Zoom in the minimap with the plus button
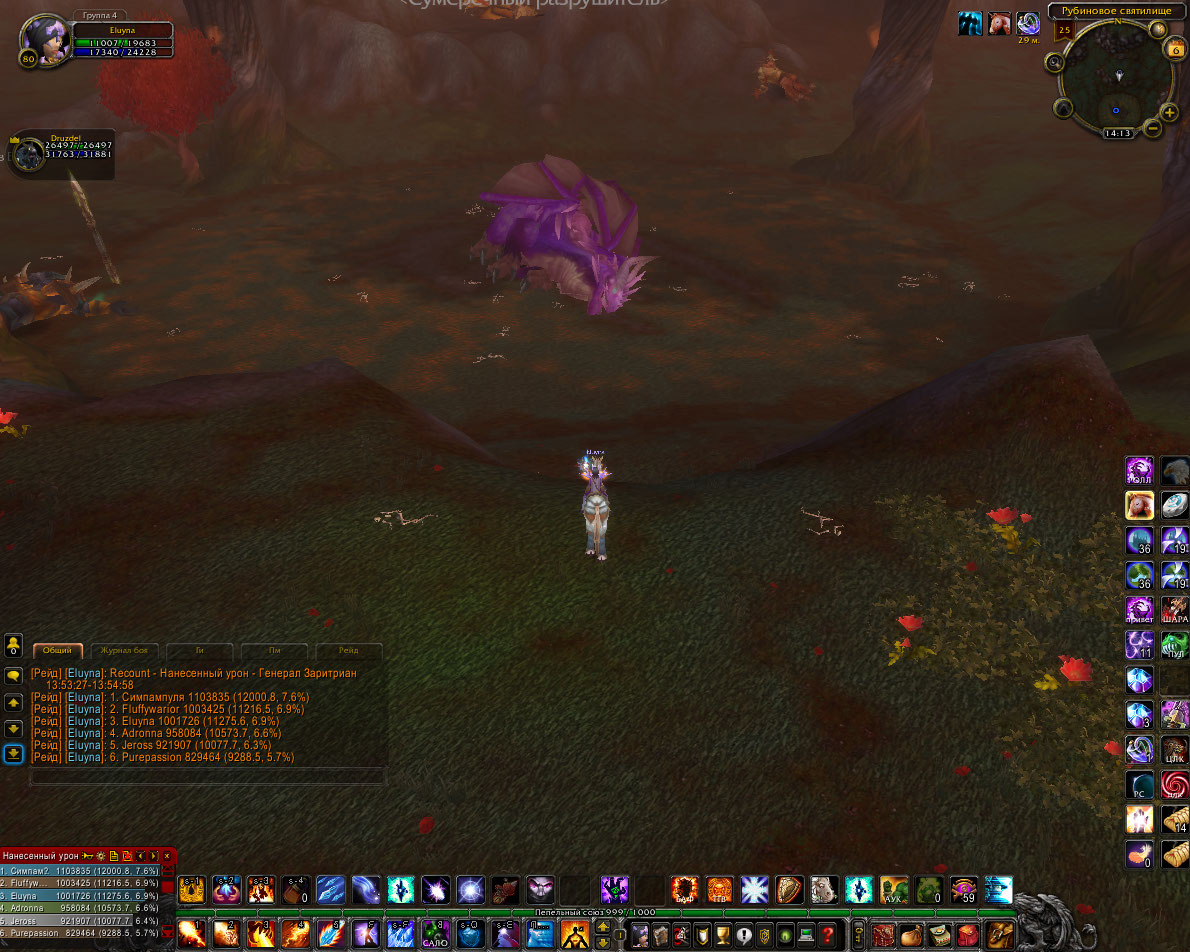The height and width of the screenshot is (952, 1190). (1169, 112)
